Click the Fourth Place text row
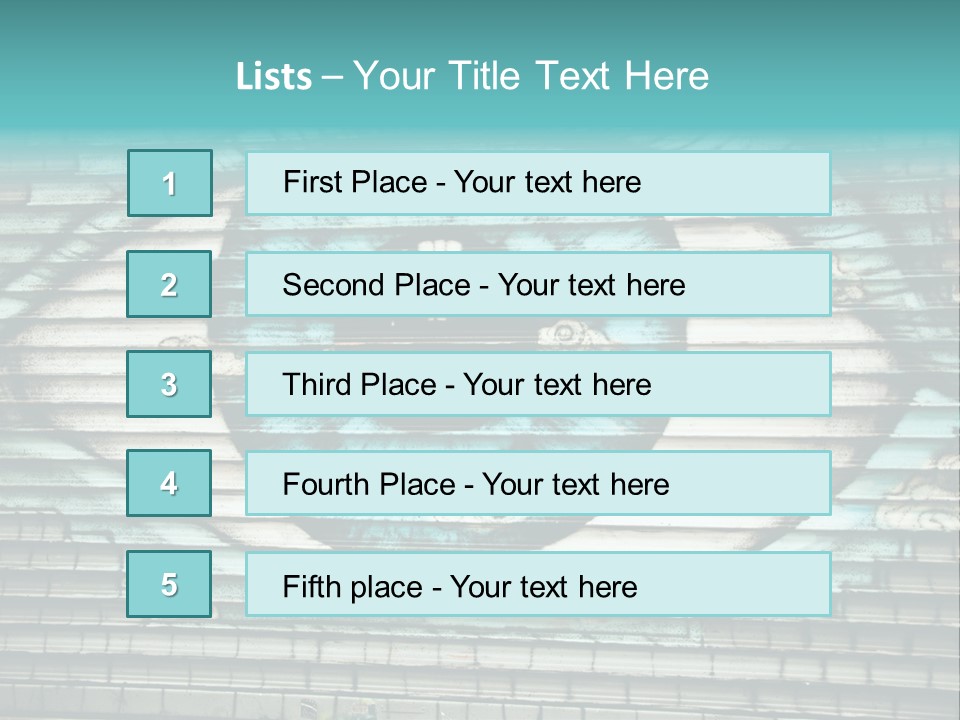The height and width of the screenshot is (720, 960). (x=538, y=484)
